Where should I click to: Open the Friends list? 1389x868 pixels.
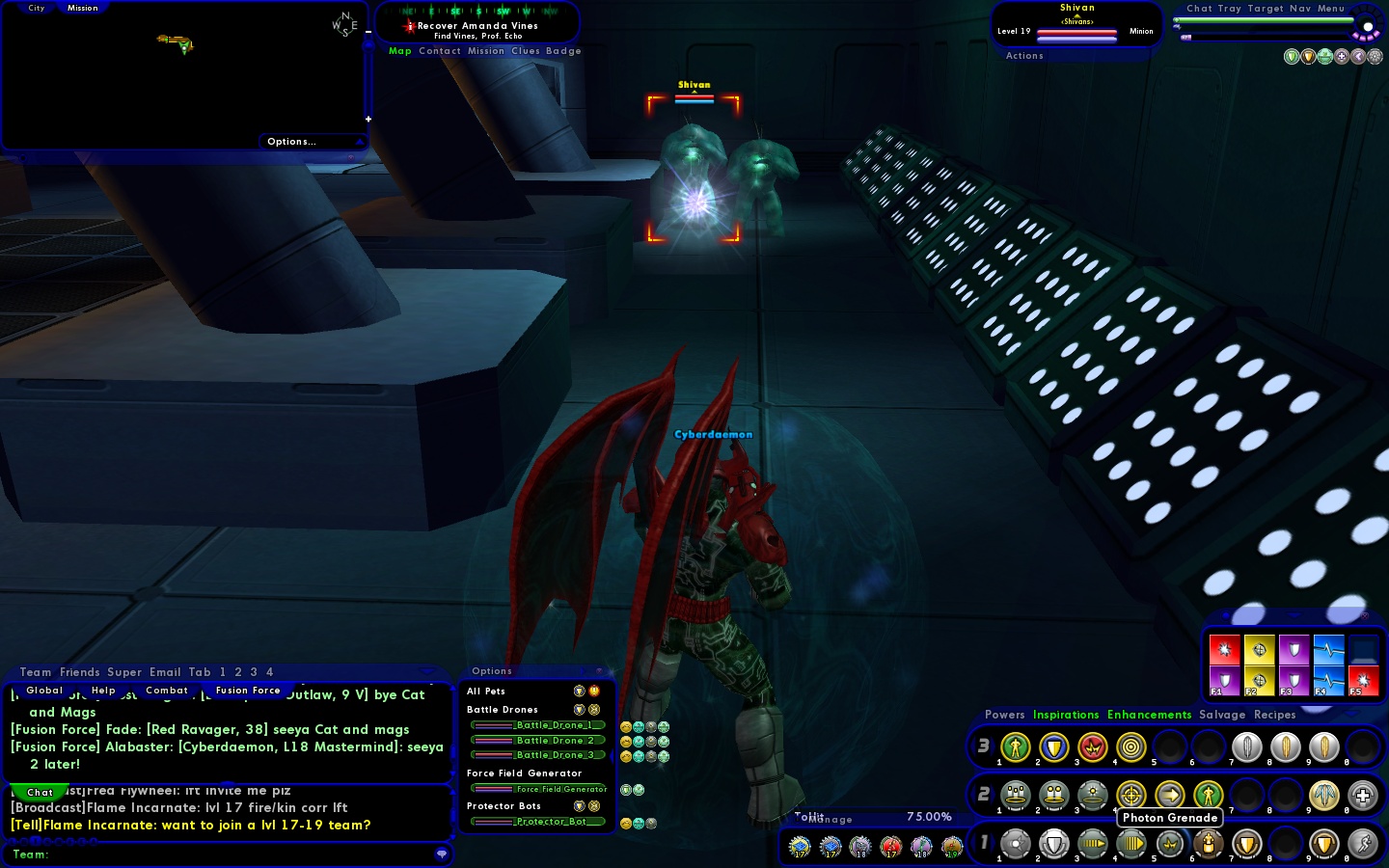(79, 672)
